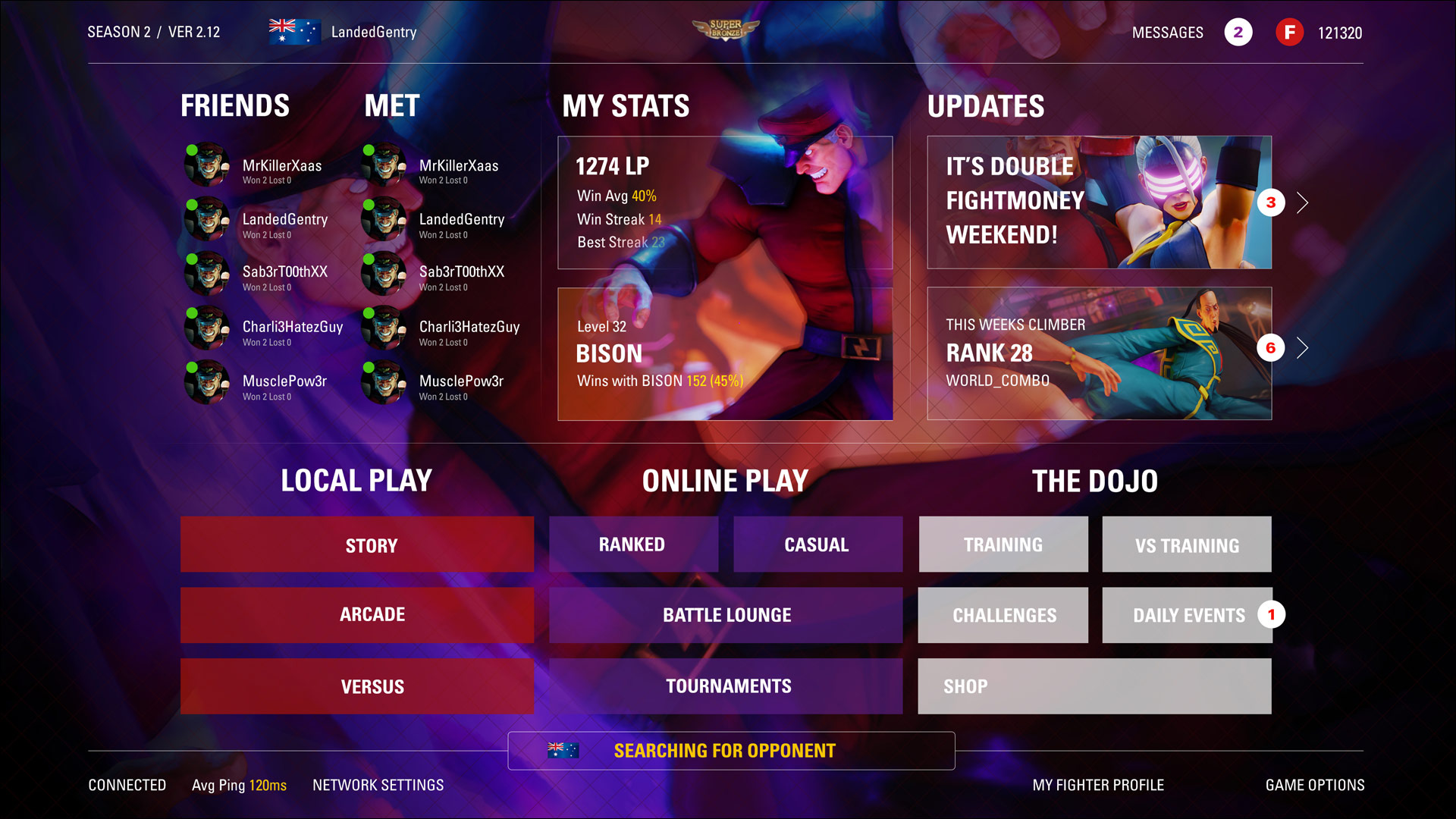Open the Shop
The image size is (1456, 819).
point(1094,686)
